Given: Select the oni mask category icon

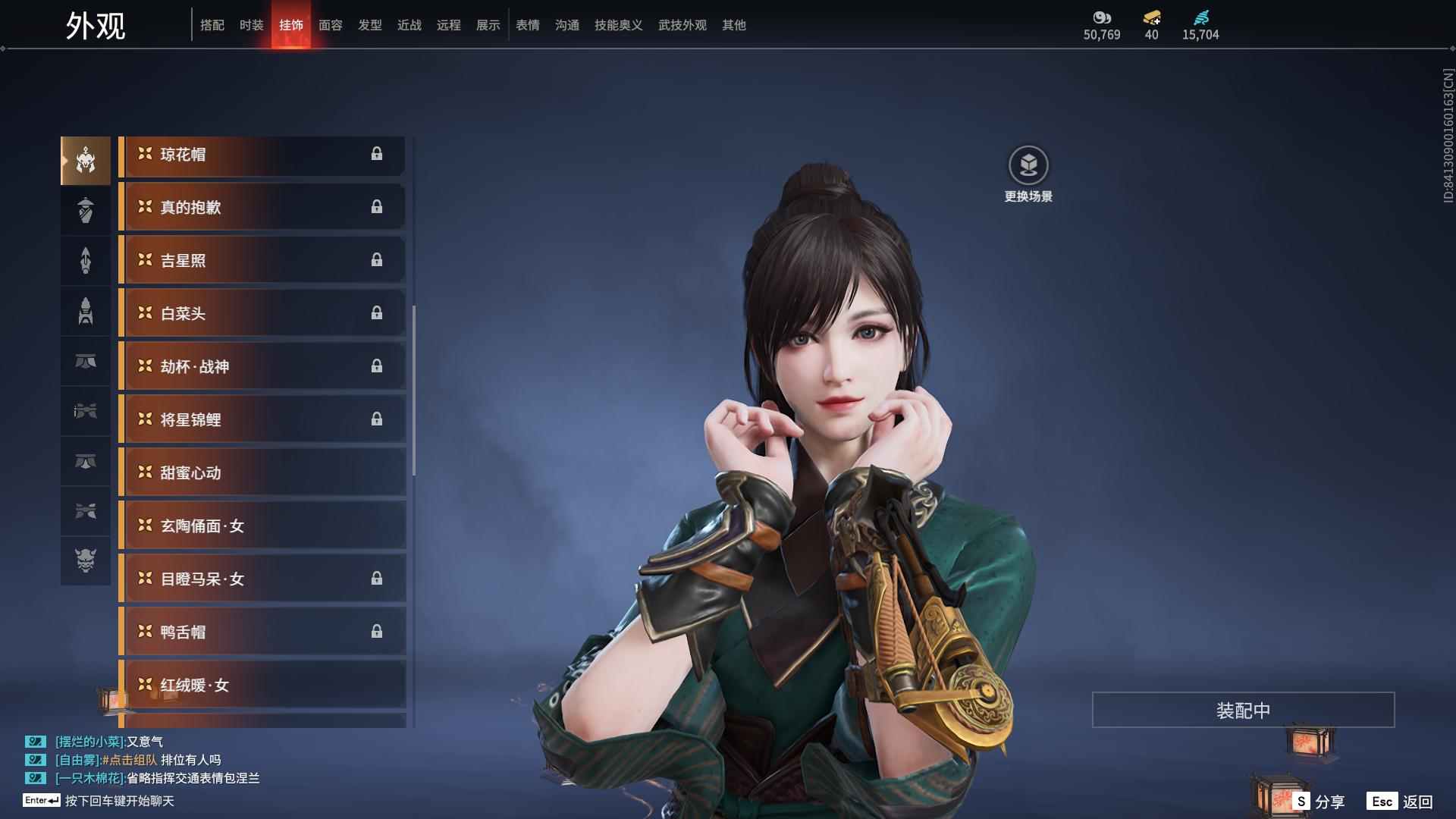Looking at the screenshot, I should [86, 560].
